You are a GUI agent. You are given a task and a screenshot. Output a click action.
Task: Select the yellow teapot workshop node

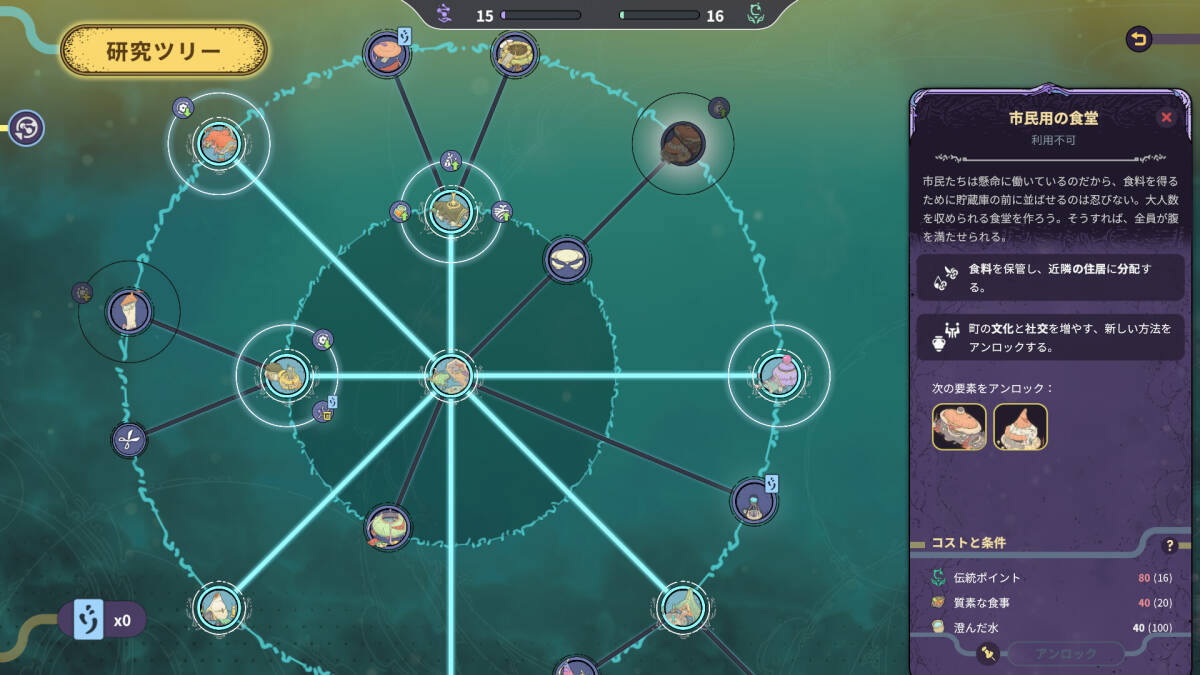[x=286, y=375]
